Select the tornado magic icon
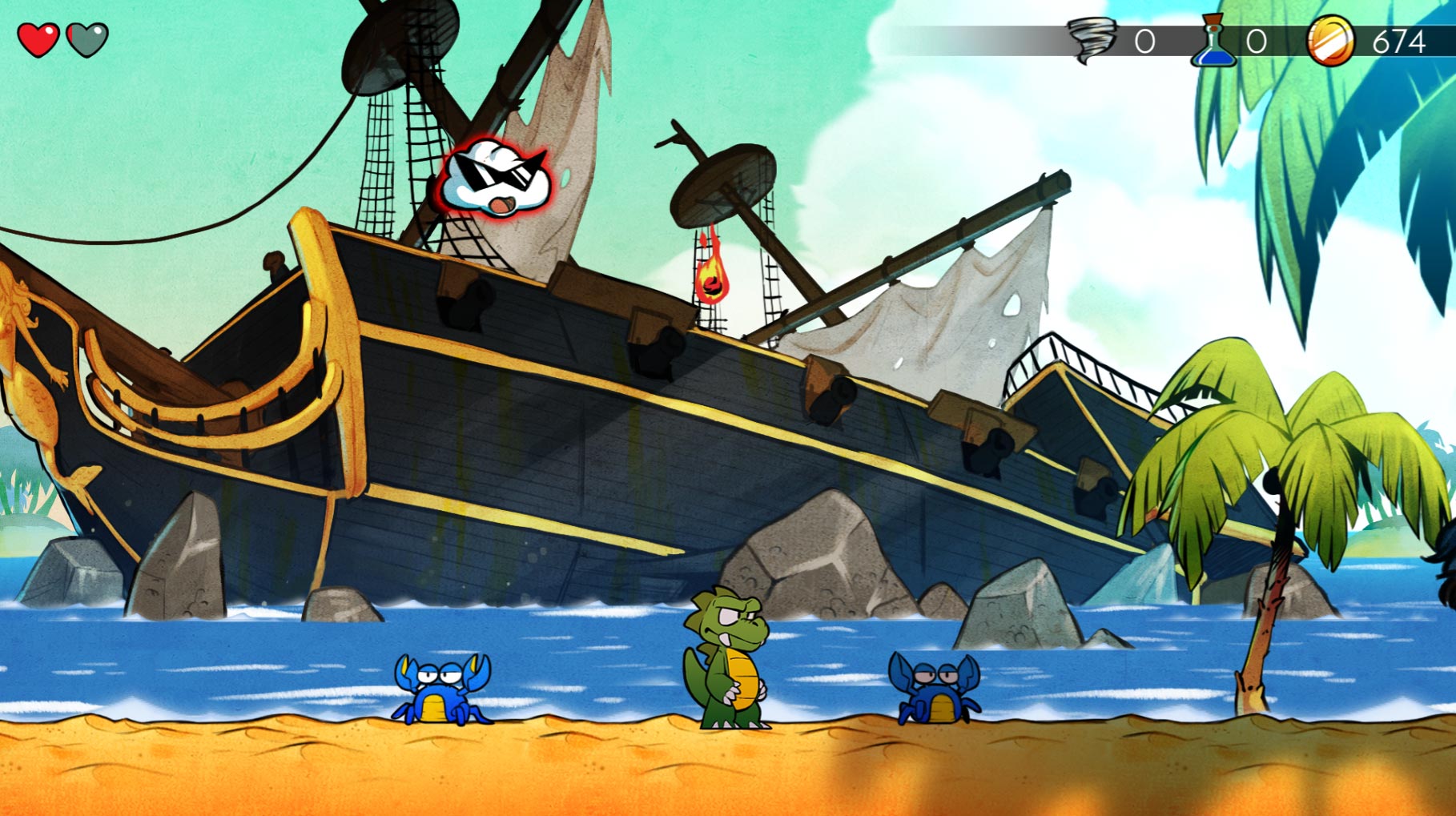Screen dimensions: 1456x816 pos(1092,40)
